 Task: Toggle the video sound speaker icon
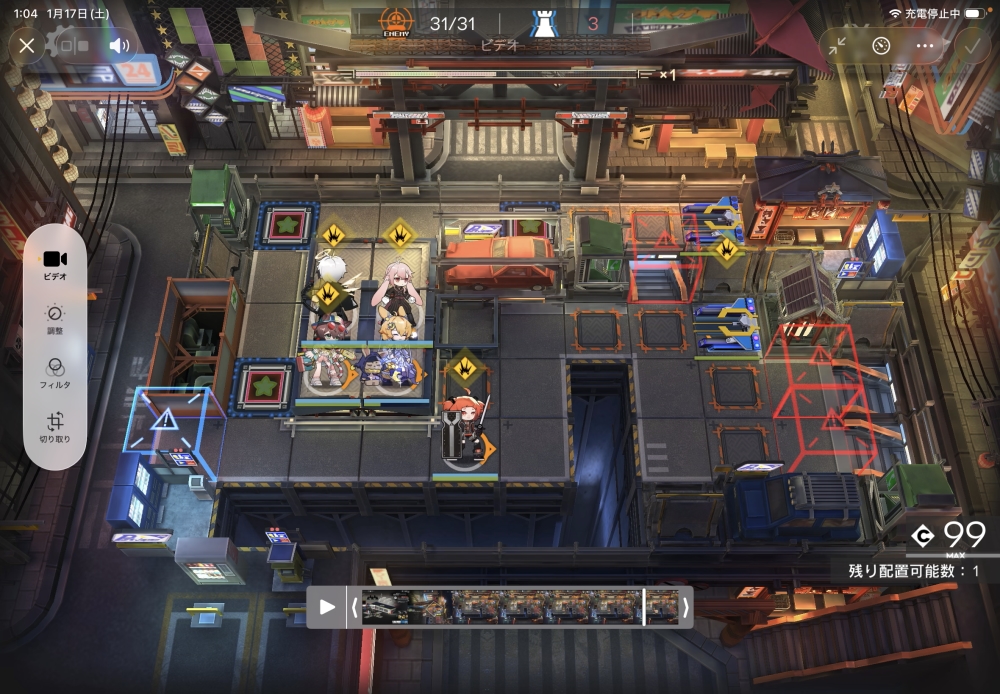pyautogui.click(x=120, y=45)
